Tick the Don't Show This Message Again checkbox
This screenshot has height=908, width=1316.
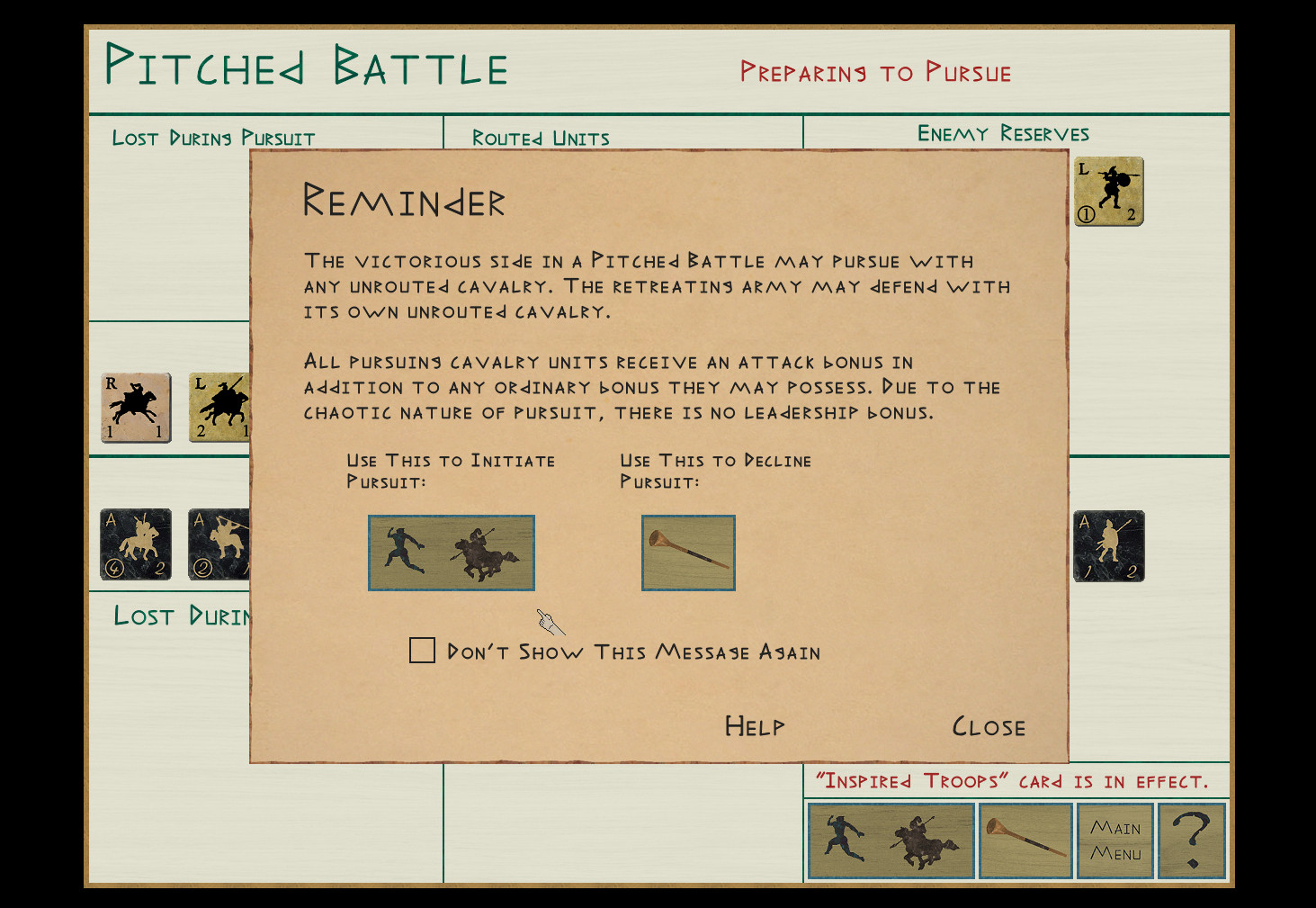[422, 650]
